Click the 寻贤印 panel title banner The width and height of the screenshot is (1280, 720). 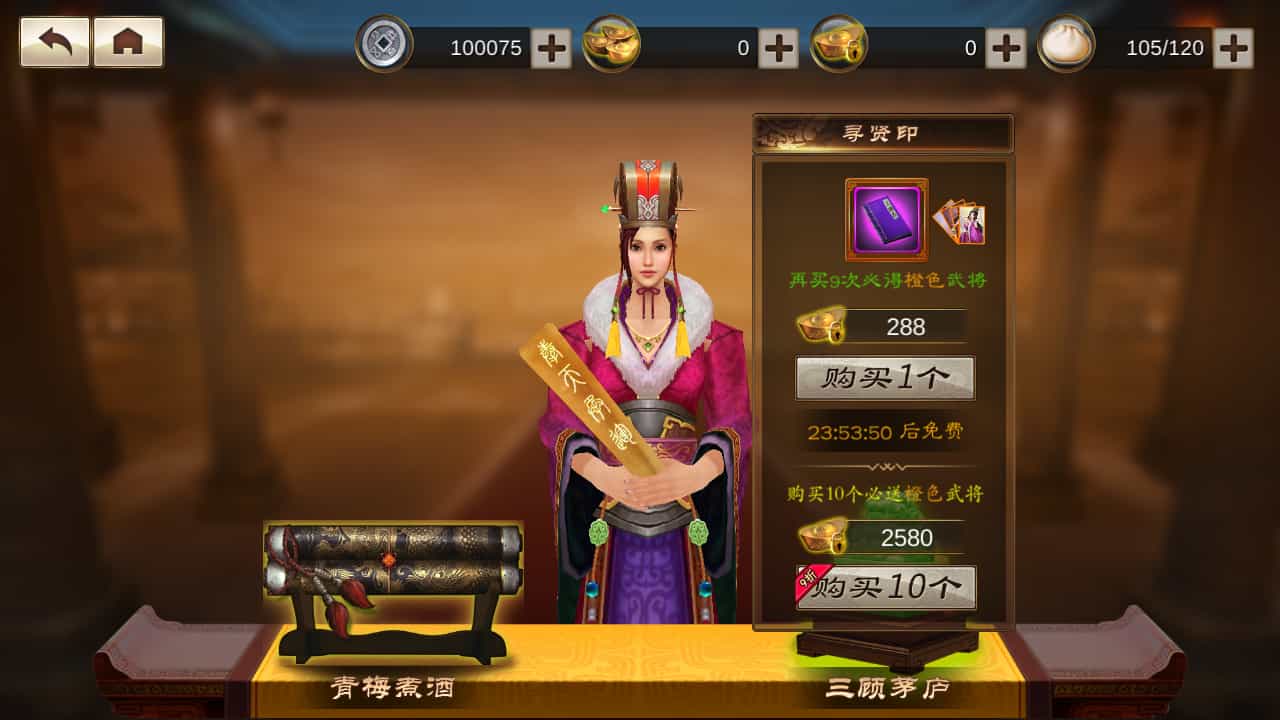pyautogui.click(x=885, y=133)
